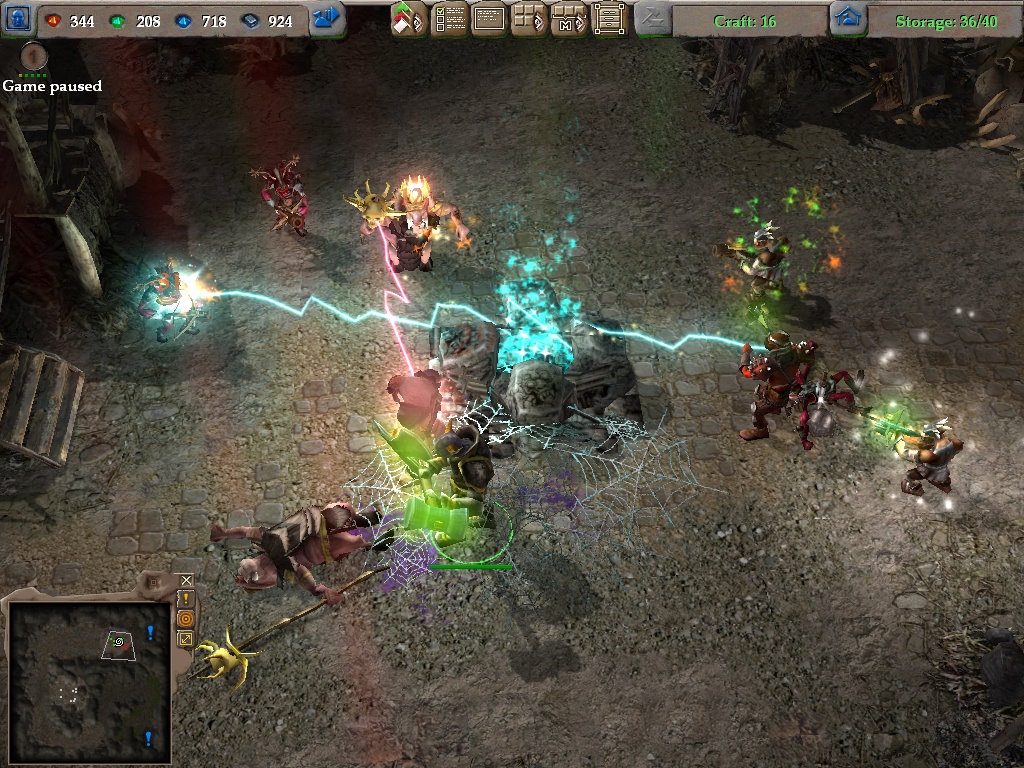Click the yellow exclamation mark minimap button

(x=186, y=598)
